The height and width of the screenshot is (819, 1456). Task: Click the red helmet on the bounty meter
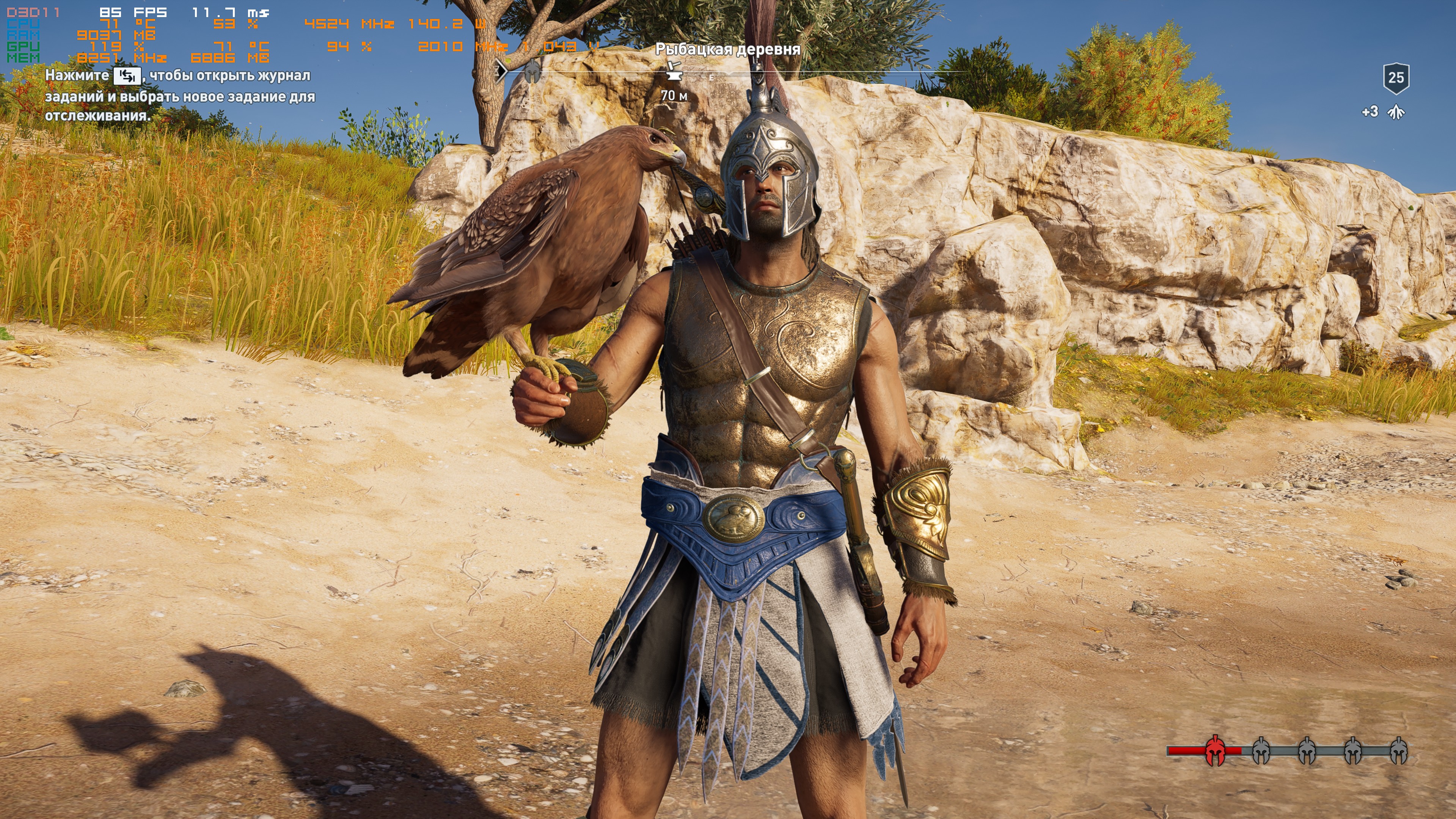(x=1215, y=751)
